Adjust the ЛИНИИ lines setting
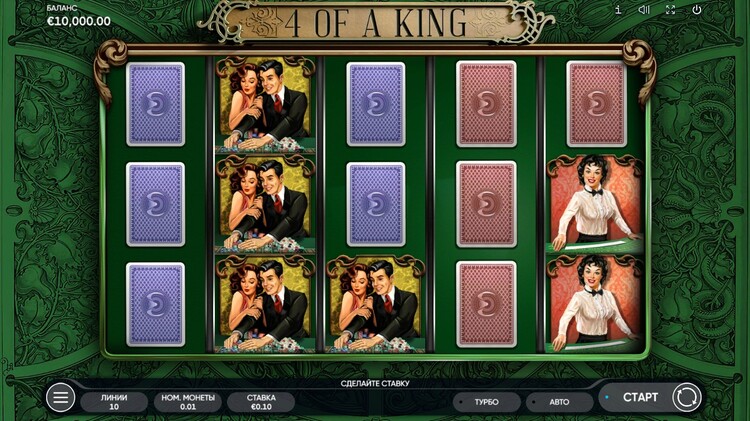 (114, 402)
